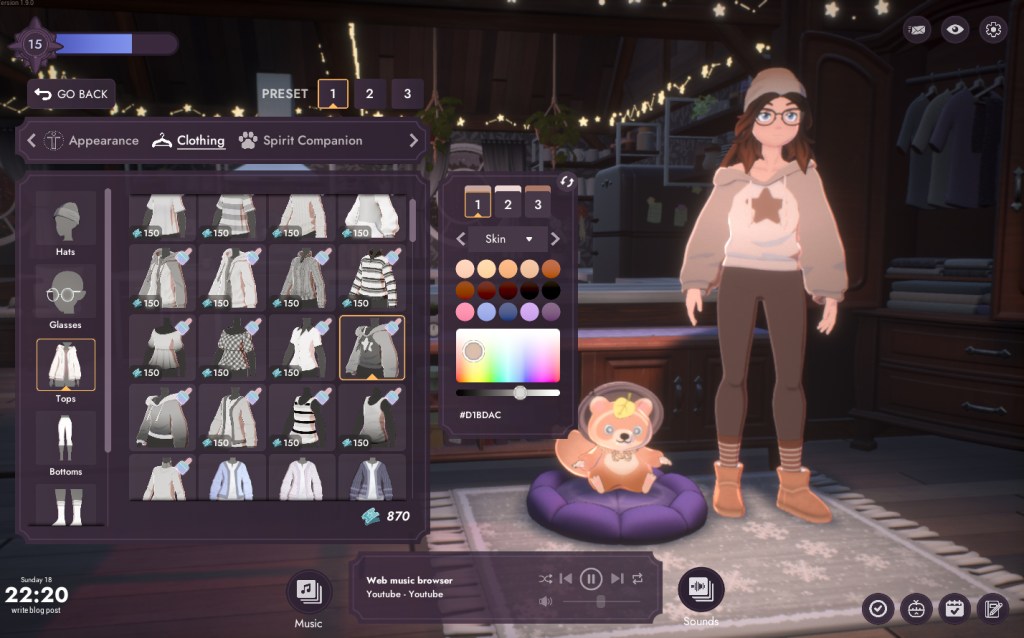
Task: Select the black color swatch
Action: click(551, 290)
